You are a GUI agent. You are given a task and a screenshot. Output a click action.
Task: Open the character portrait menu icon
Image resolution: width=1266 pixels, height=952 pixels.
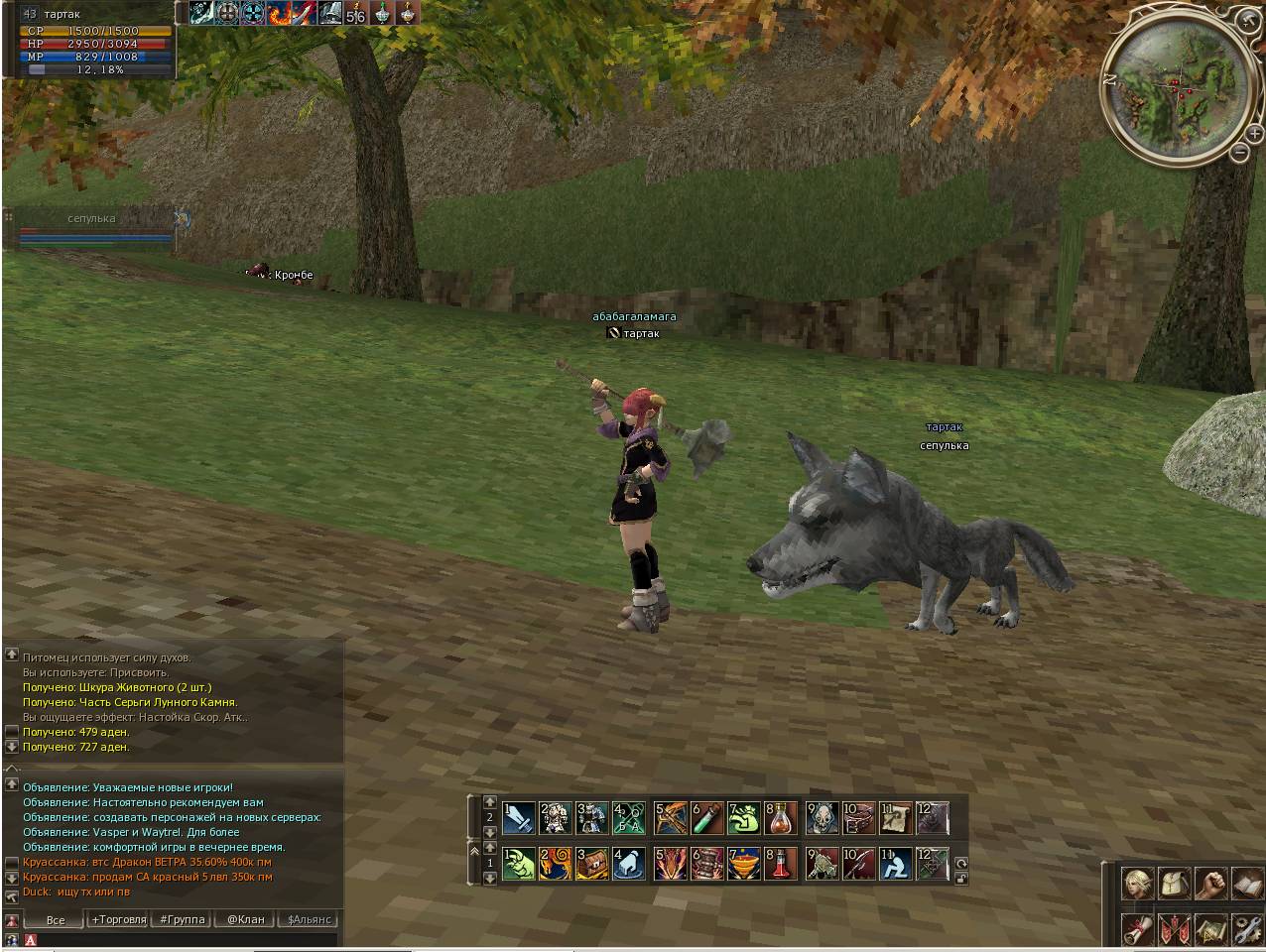1137,883
